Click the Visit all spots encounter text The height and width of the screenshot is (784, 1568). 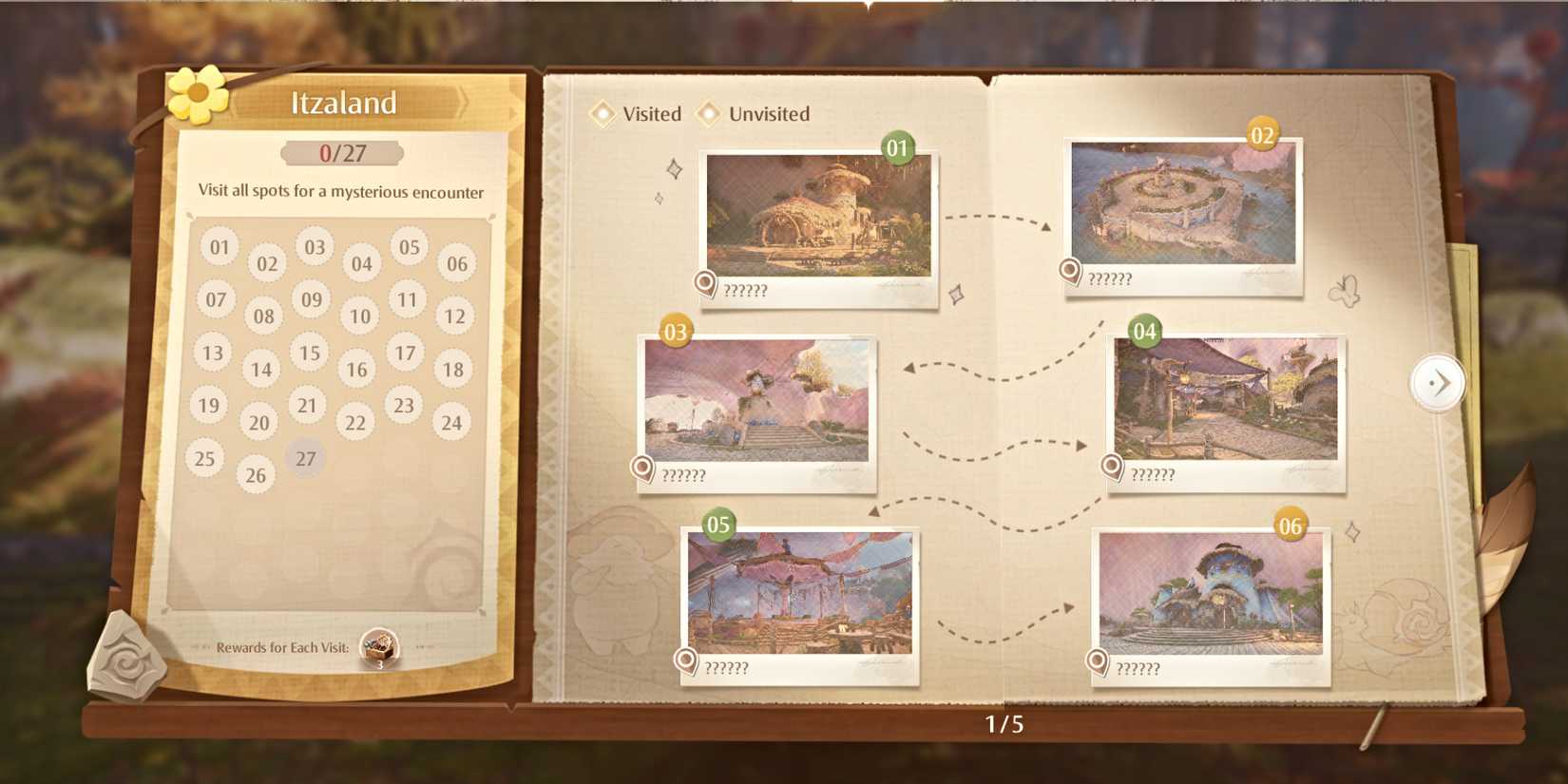[x=343, y=191]
